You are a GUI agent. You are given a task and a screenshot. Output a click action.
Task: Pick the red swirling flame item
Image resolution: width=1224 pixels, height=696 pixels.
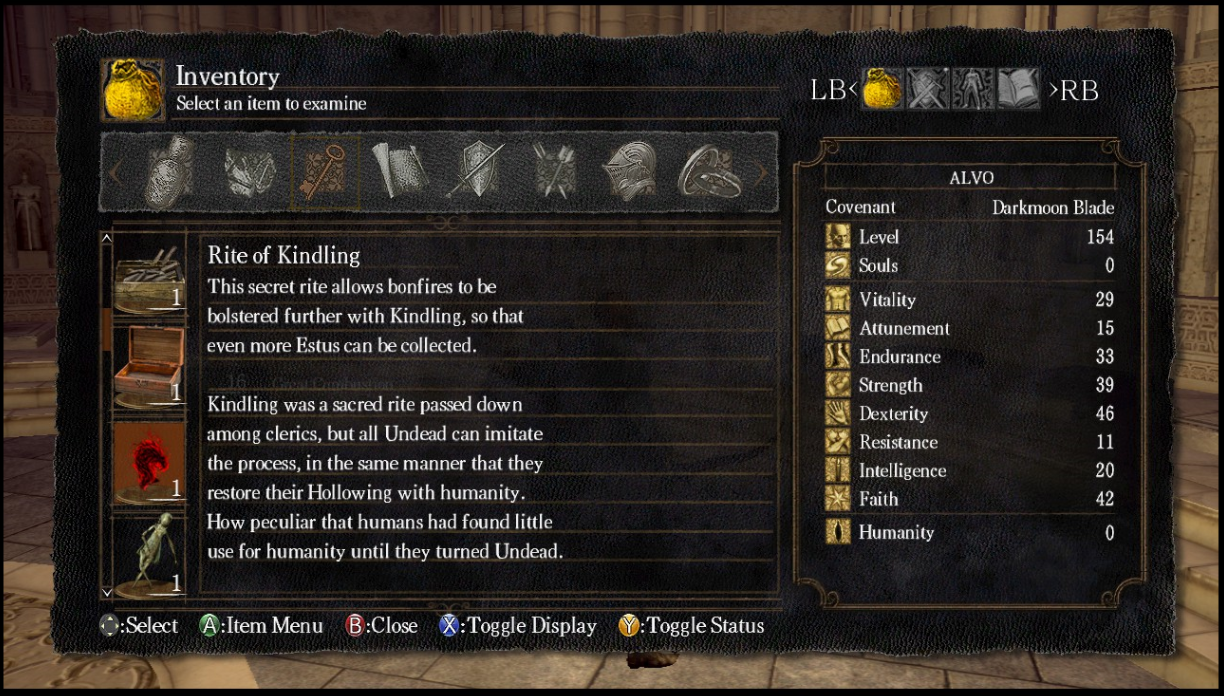tap(148, 461)
